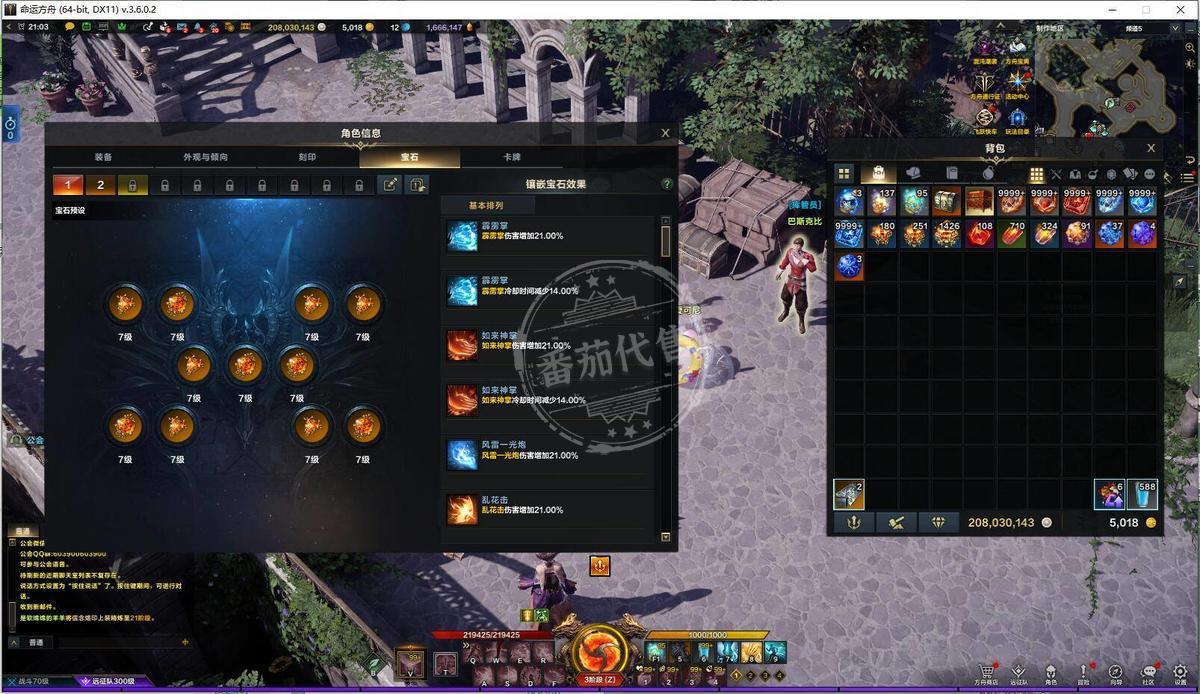Click the gem preset edit pencil button

(389, 185)
